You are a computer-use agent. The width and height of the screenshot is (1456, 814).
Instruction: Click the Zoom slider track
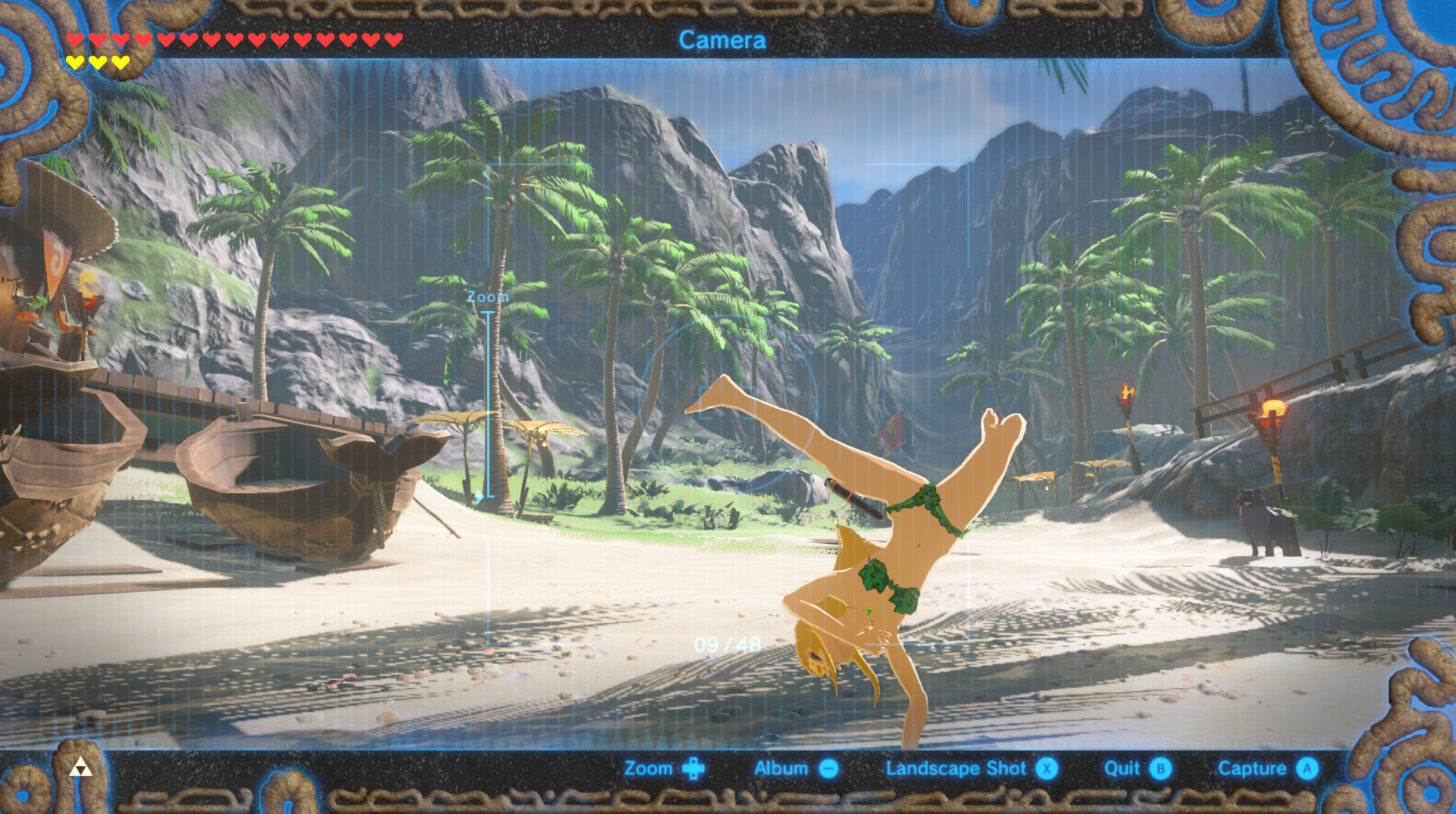(488, 402)
